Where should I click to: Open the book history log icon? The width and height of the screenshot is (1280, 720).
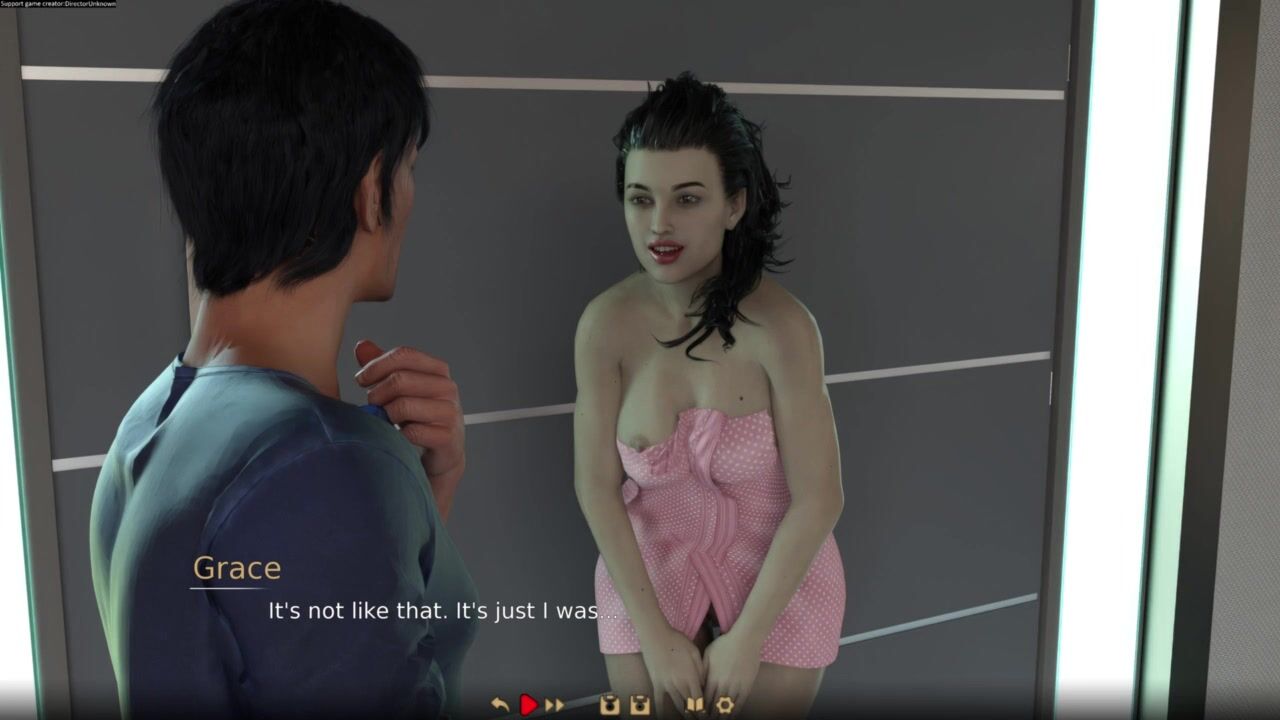click(694, 705)
